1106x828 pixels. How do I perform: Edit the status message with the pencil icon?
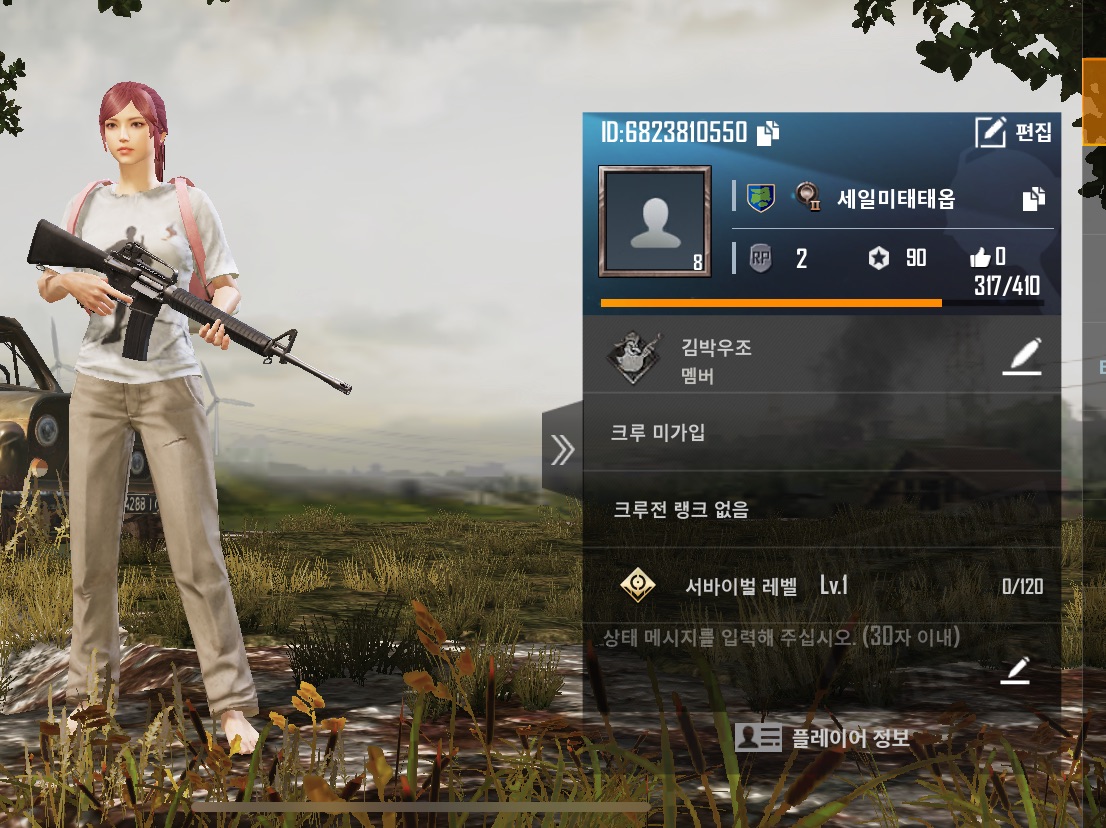click(x=1015, y=671)
